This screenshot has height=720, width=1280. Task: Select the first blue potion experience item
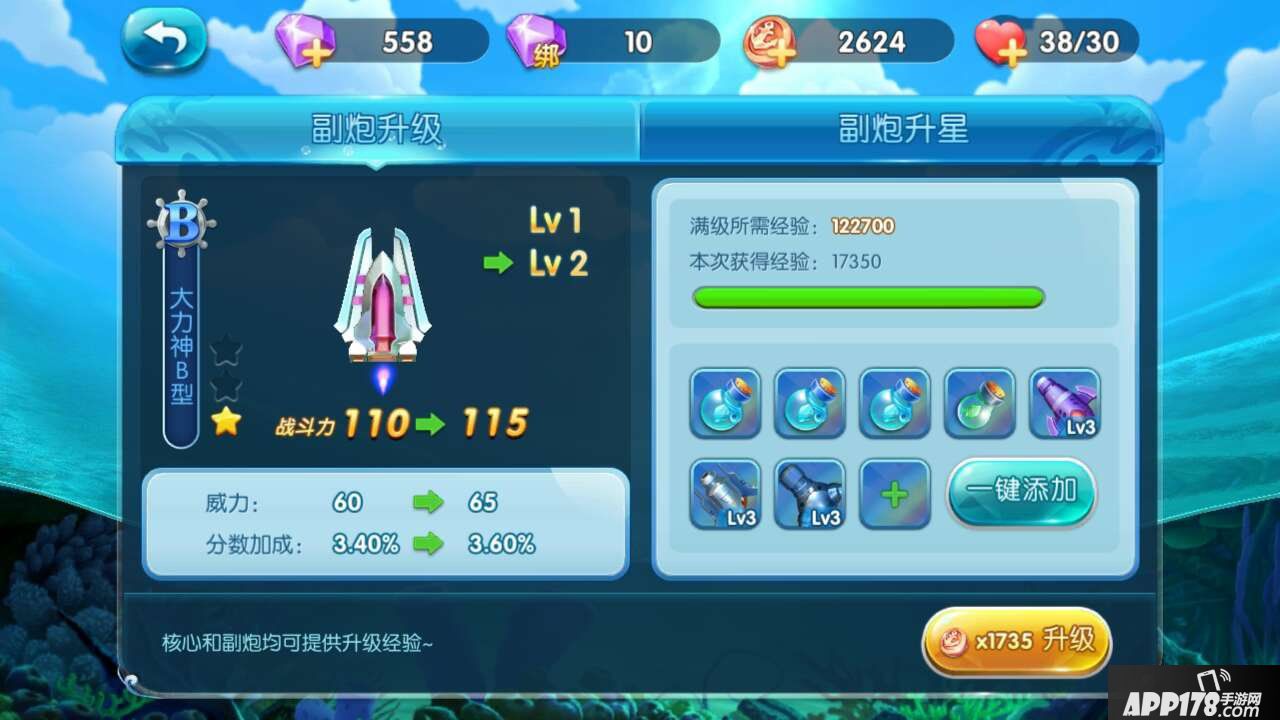[x=724, y=403]
